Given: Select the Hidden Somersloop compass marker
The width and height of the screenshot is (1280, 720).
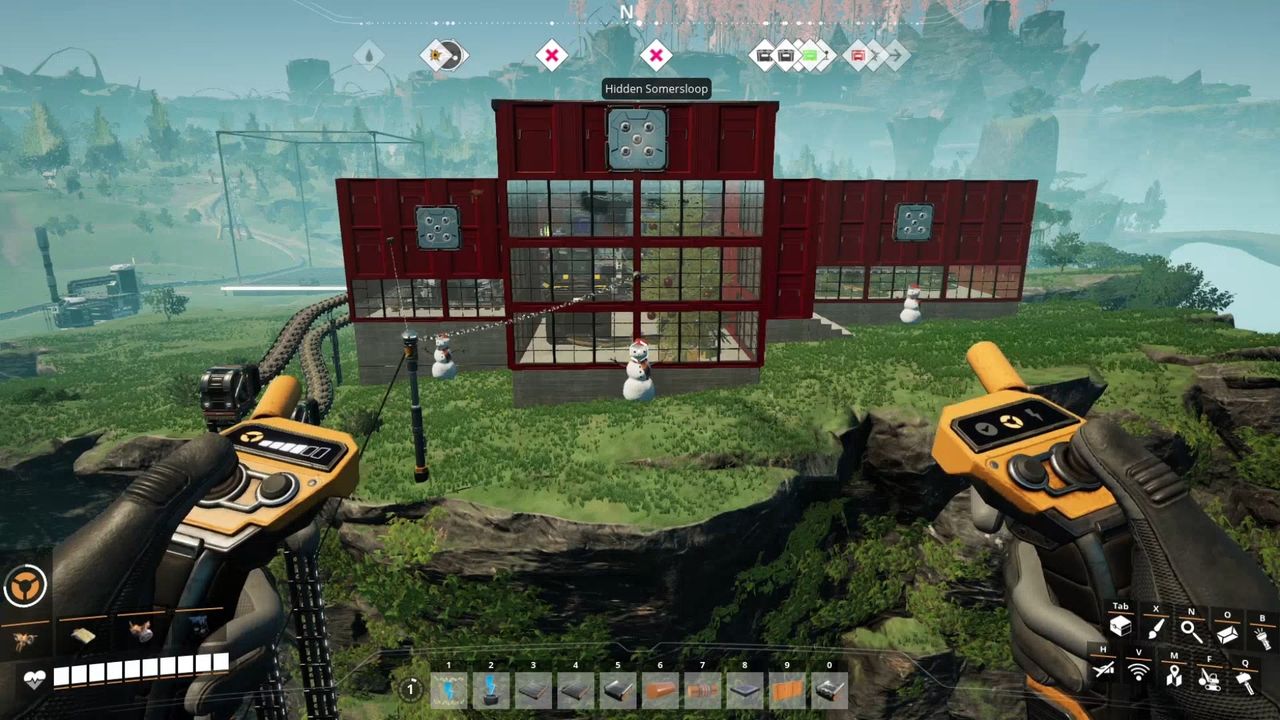Looking at the screenshot, I should point(655,55).
